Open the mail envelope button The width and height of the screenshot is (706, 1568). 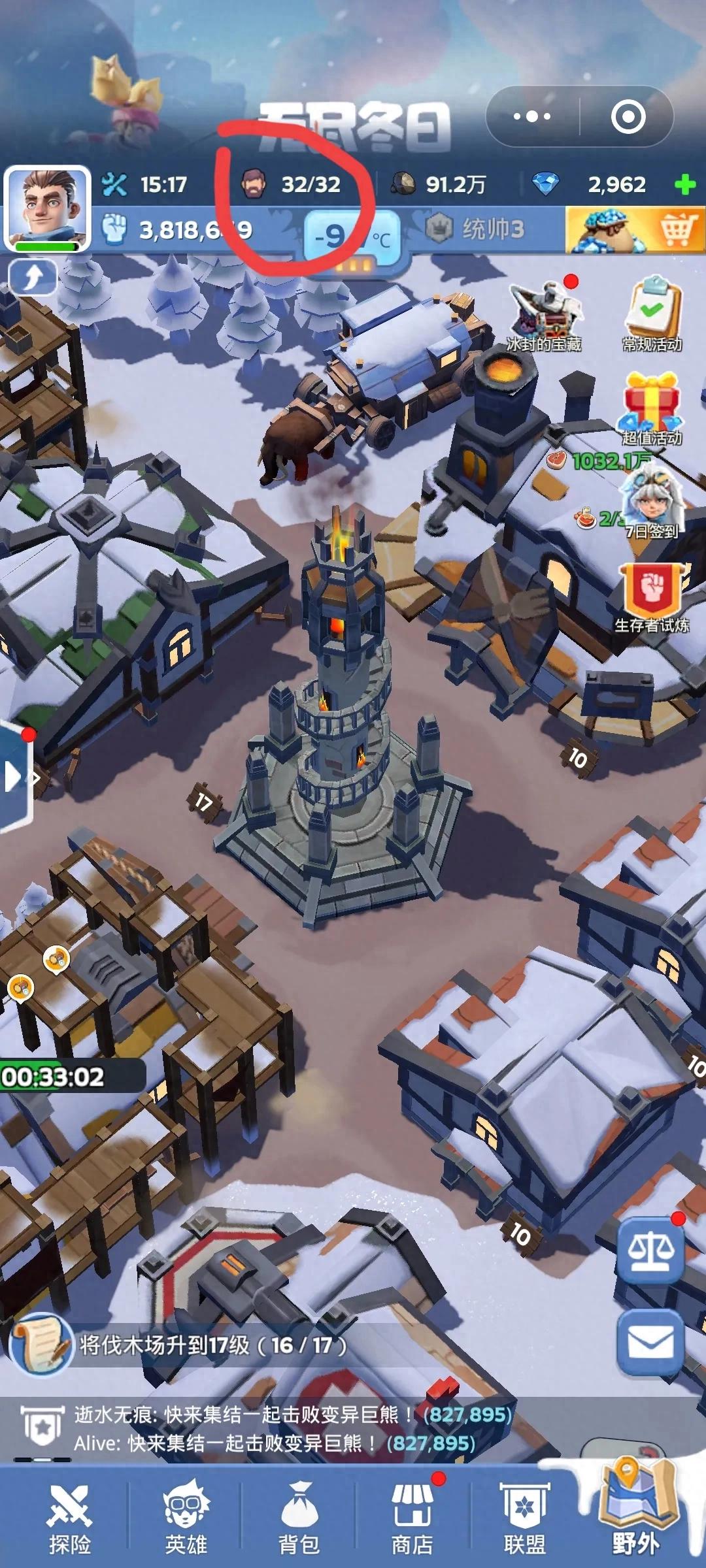[650, 1343]
